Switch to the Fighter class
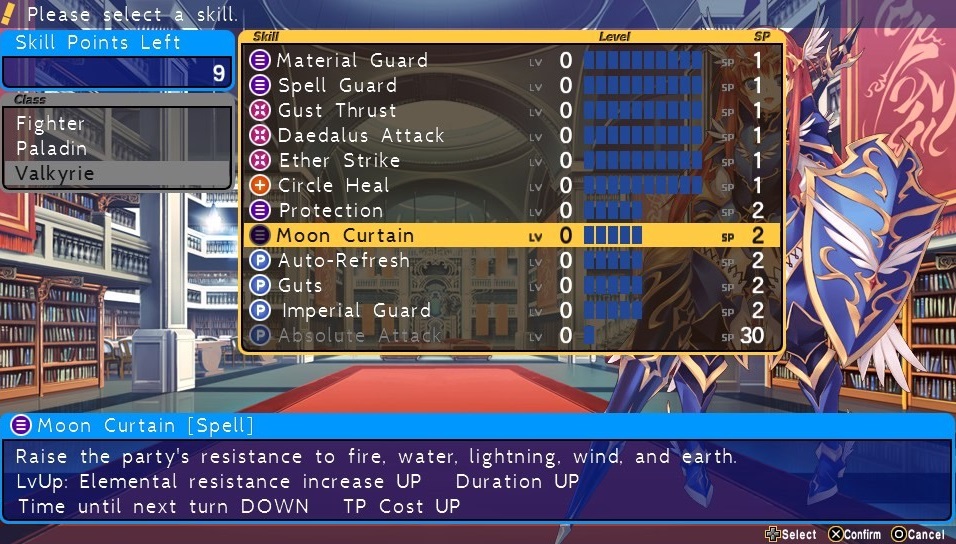The width and height of the screenshot is (956, 544). click(x=51, y=124)
